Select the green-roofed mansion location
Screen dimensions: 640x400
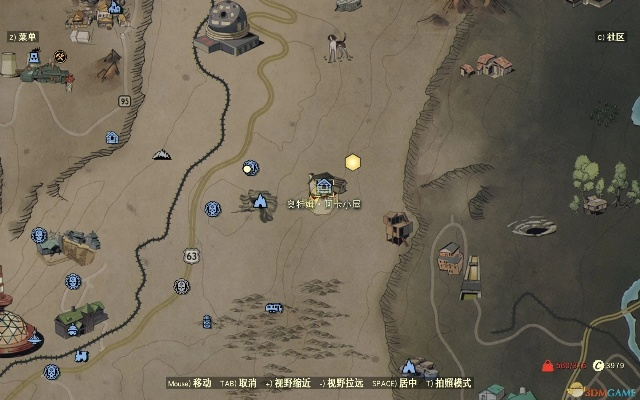pyautogui.click(x=80, y=319)
